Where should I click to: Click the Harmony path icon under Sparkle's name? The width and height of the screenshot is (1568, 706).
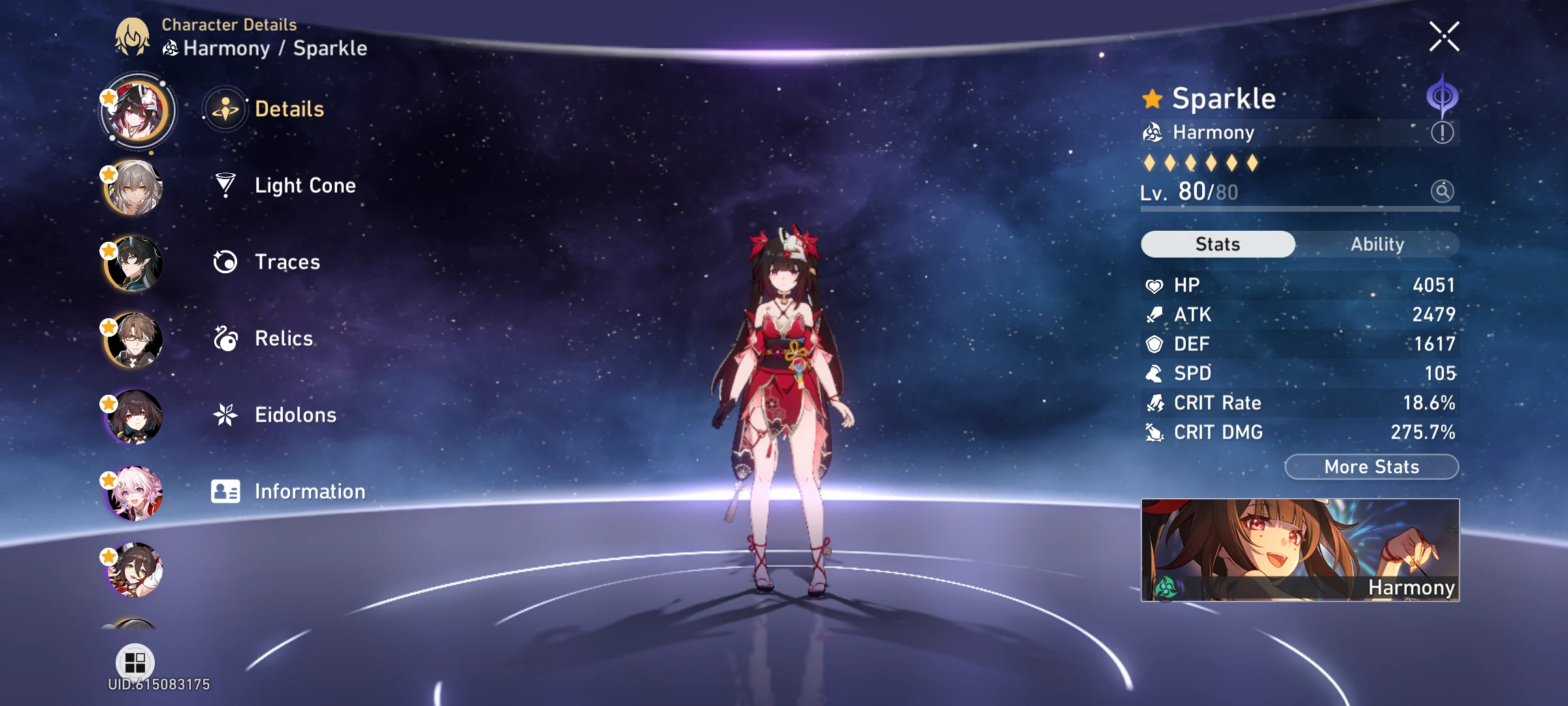[1152, 133]
